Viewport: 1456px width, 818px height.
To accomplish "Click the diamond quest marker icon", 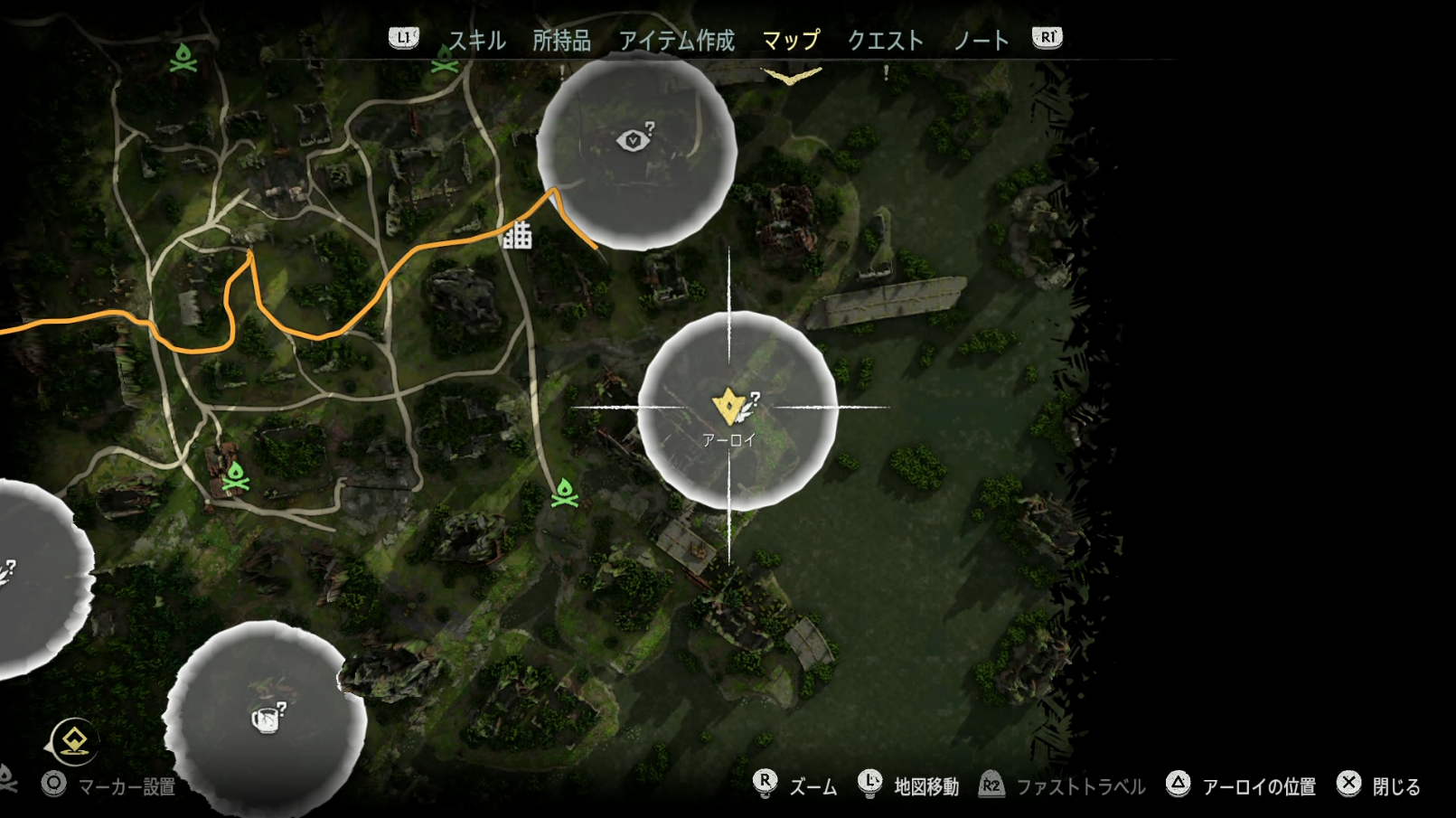I will pyautogui.click(x=74, y=741).
